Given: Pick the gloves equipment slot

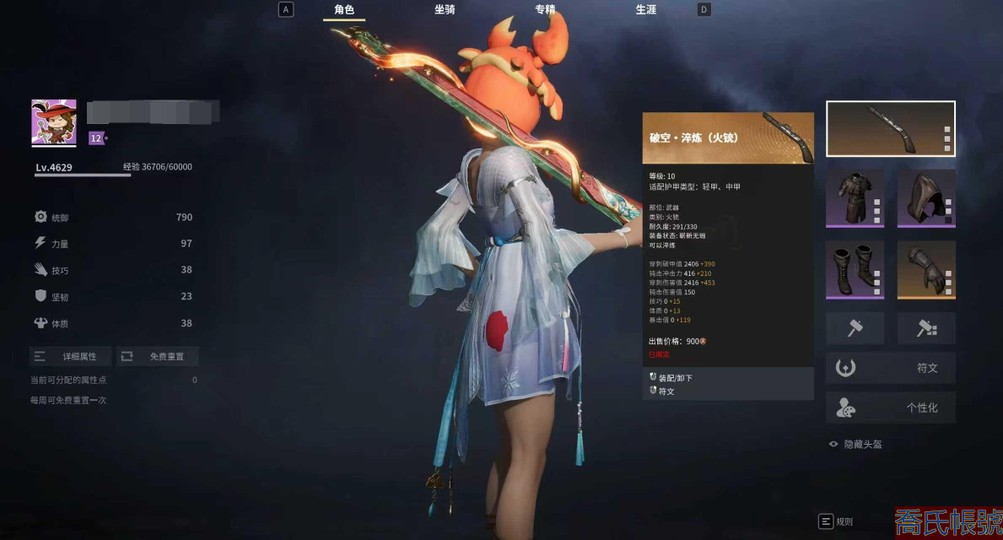Looking at the screenshot, I should pyautogui.click(x=926, y=269).
